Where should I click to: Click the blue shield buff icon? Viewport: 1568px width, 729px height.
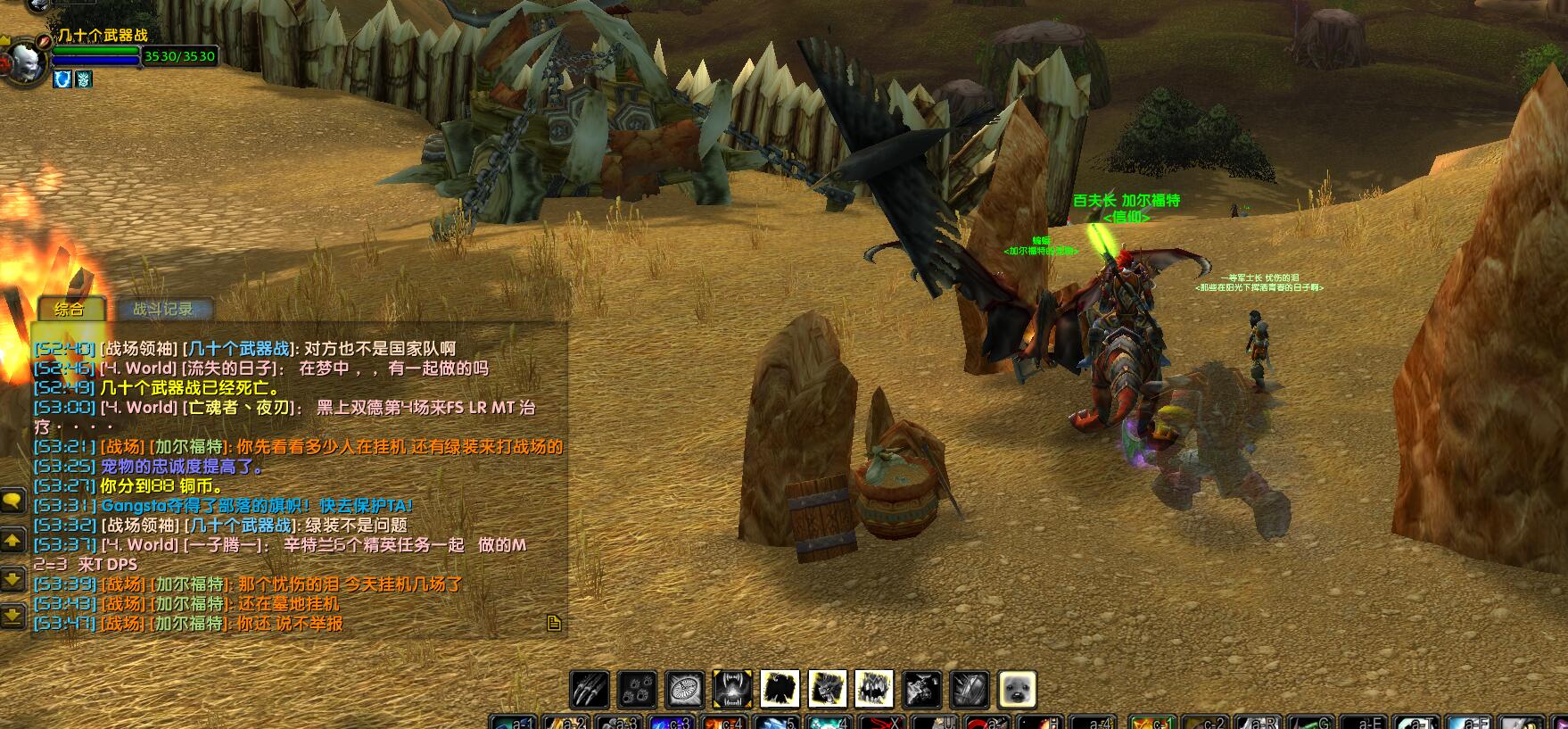tap(62, 79)
